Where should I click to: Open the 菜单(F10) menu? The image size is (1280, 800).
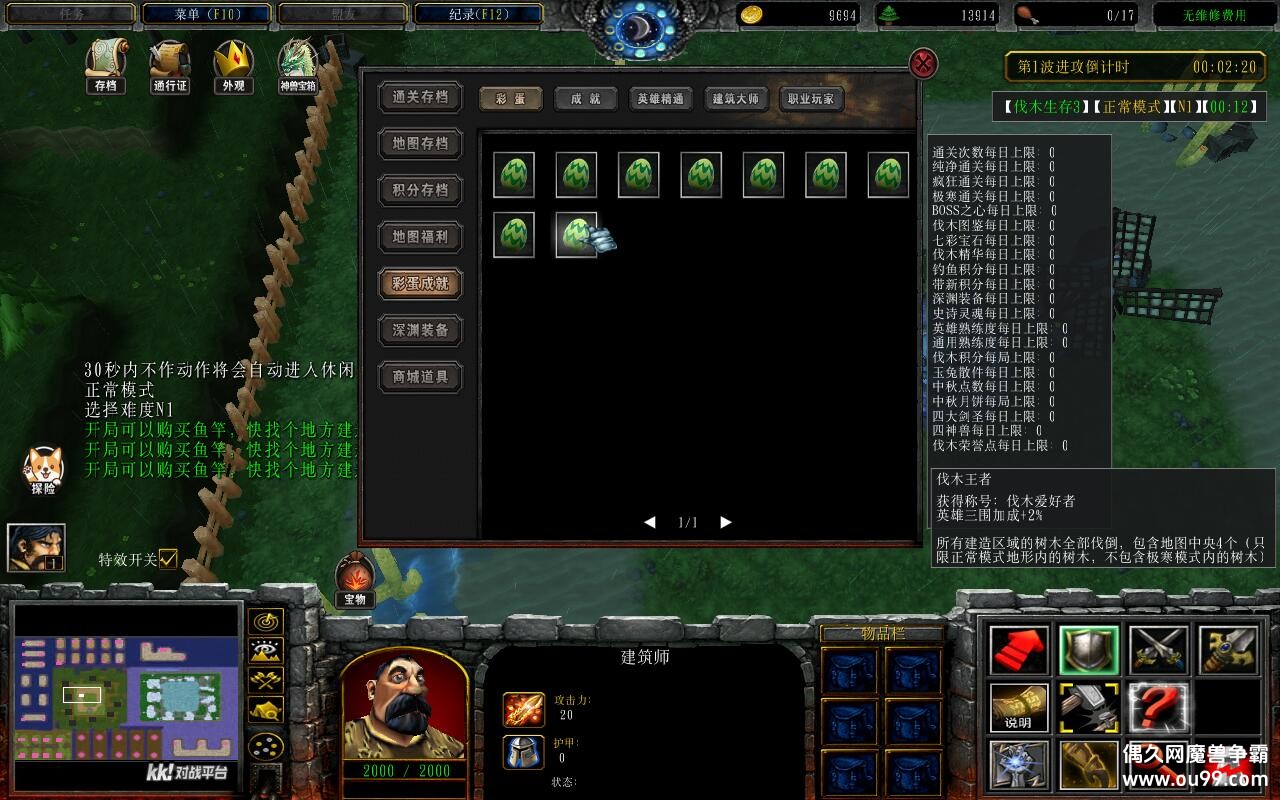coord(207,14)
